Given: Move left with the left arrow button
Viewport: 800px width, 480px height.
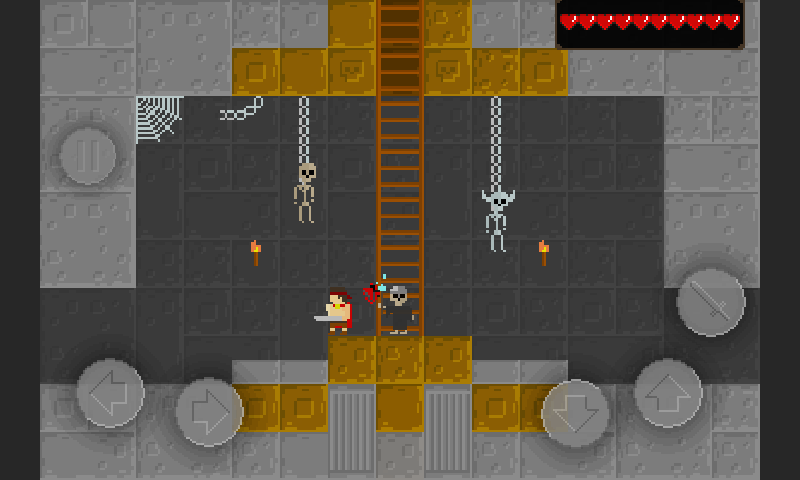Looking at the screenshot, I should tap(110, 393).
